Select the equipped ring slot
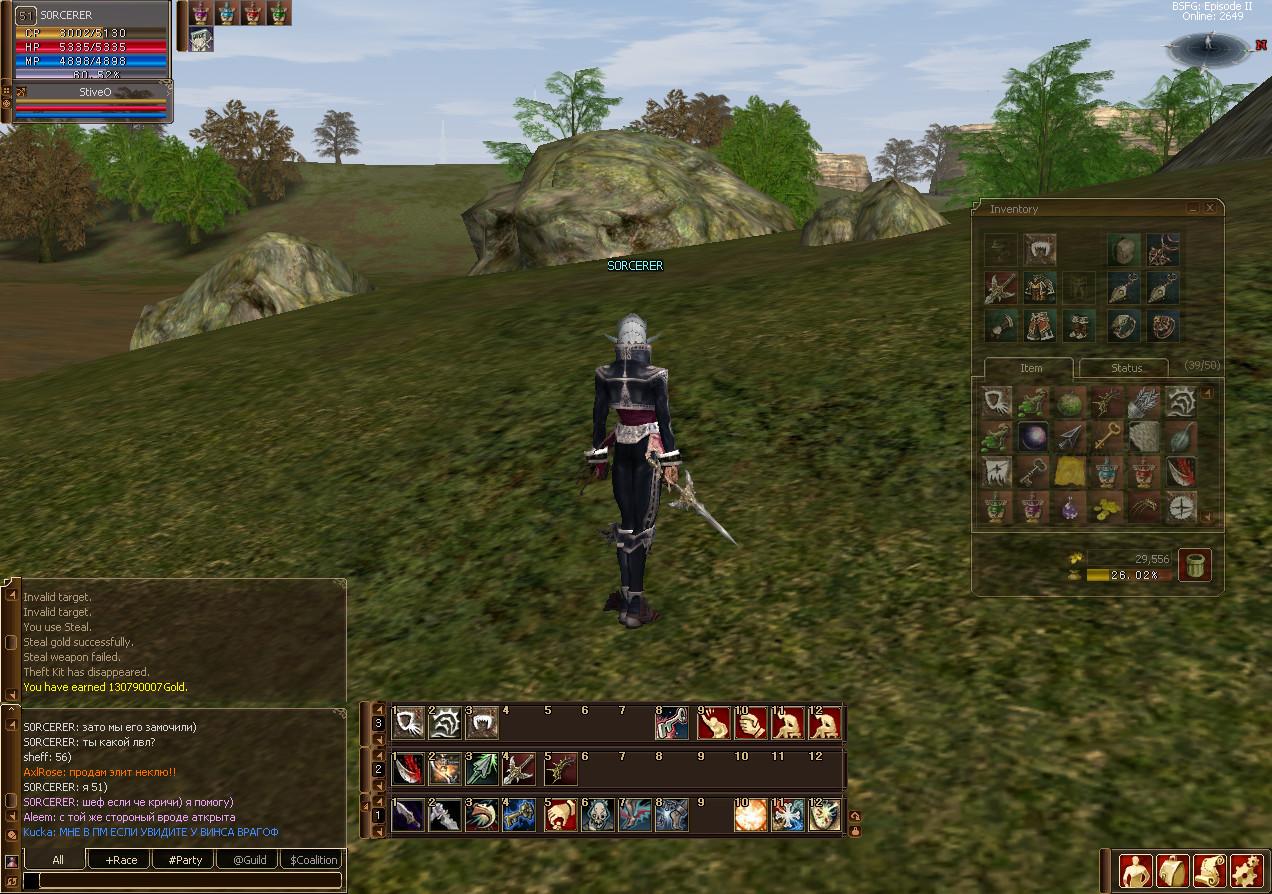The image size is (1272, 894). pos(1124,324)
